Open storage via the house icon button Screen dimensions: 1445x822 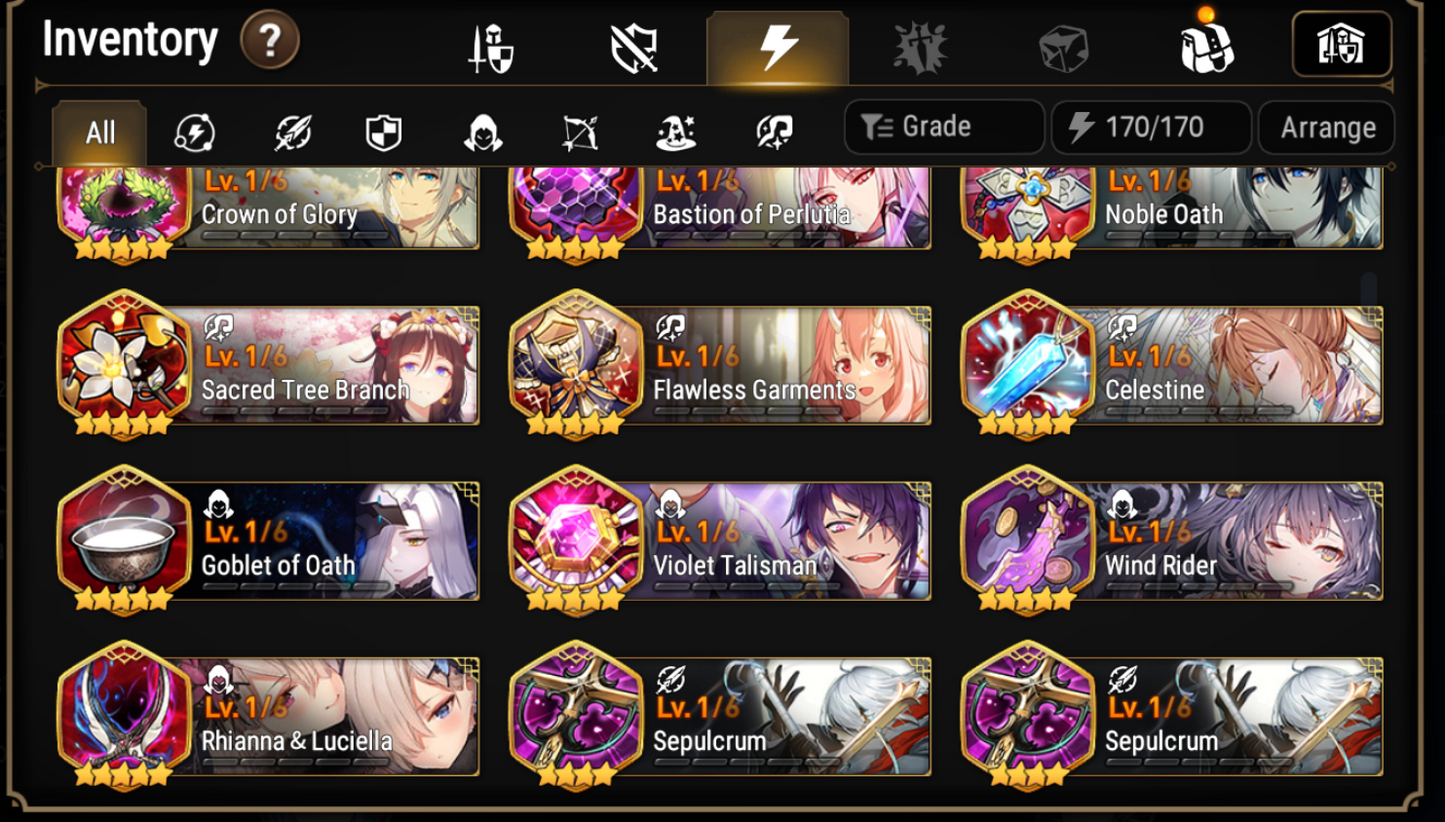click(1341, 44)
